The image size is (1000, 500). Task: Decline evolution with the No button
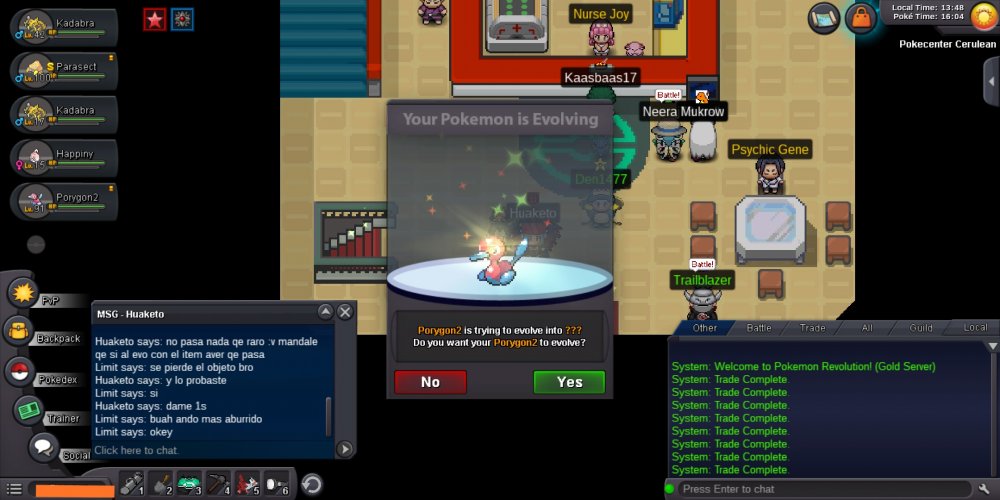pyautogui.click(x=430, y=382)
